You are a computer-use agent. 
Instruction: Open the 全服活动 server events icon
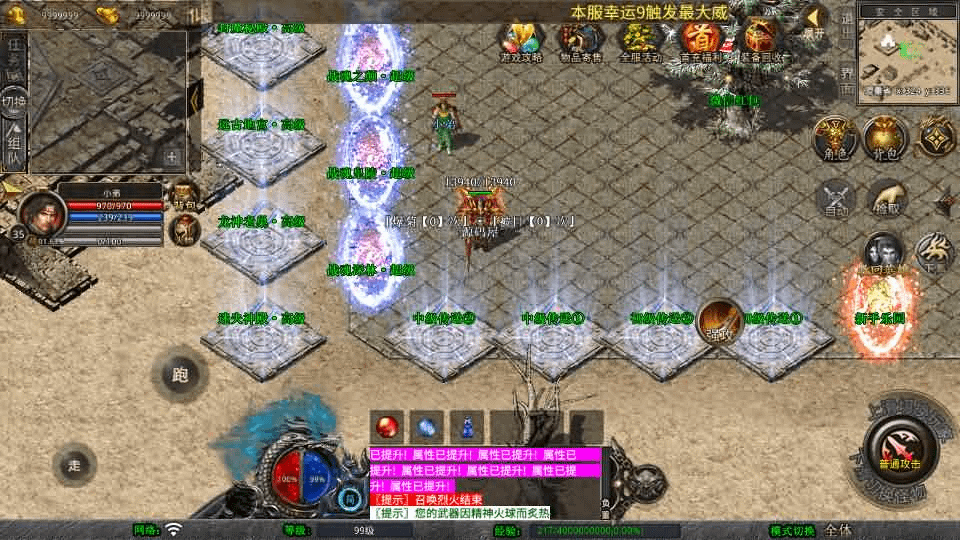tap(640, 41)
